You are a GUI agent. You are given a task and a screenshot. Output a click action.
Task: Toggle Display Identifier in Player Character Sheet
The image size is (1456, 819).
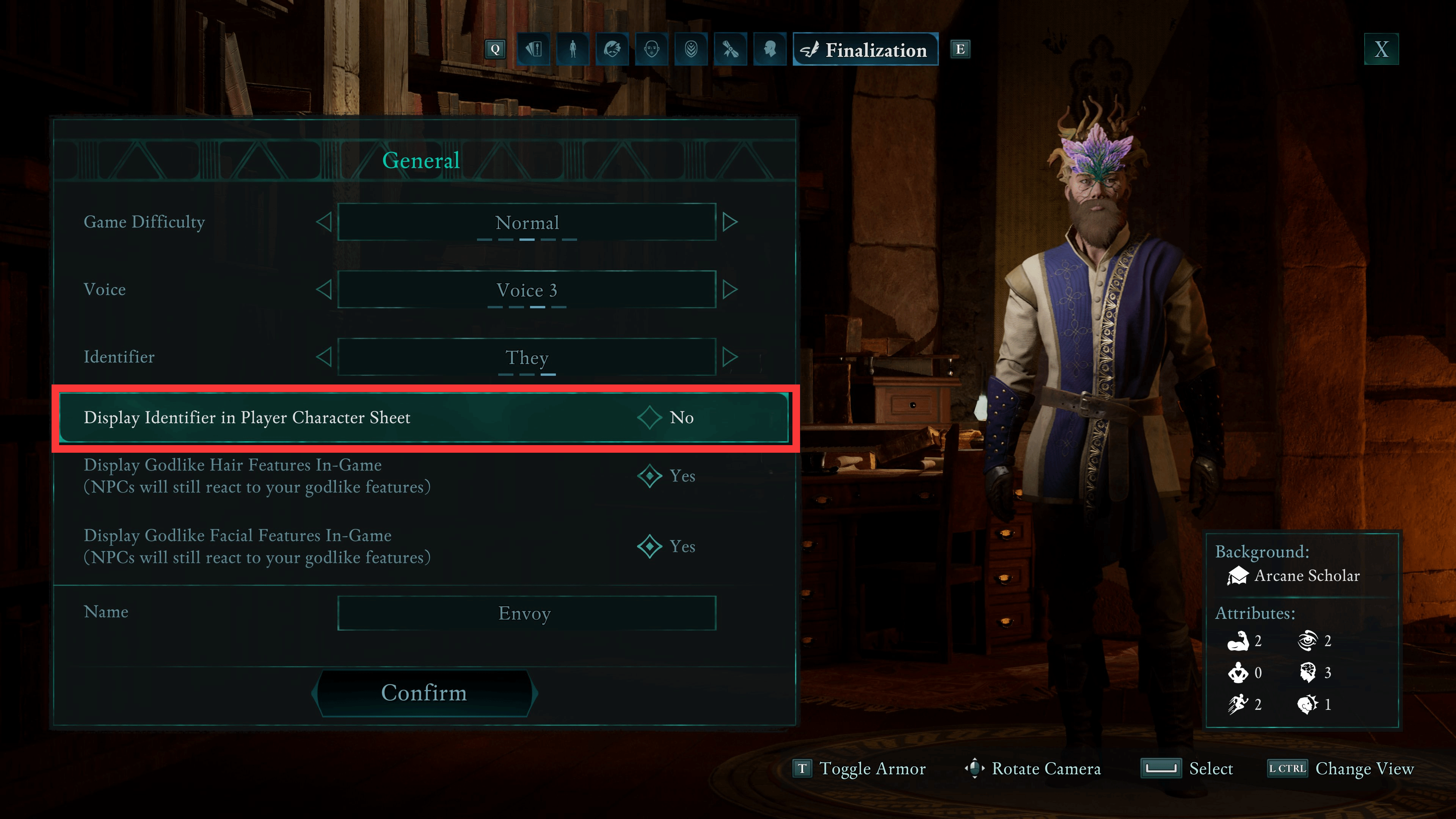(x=650, y=418)
